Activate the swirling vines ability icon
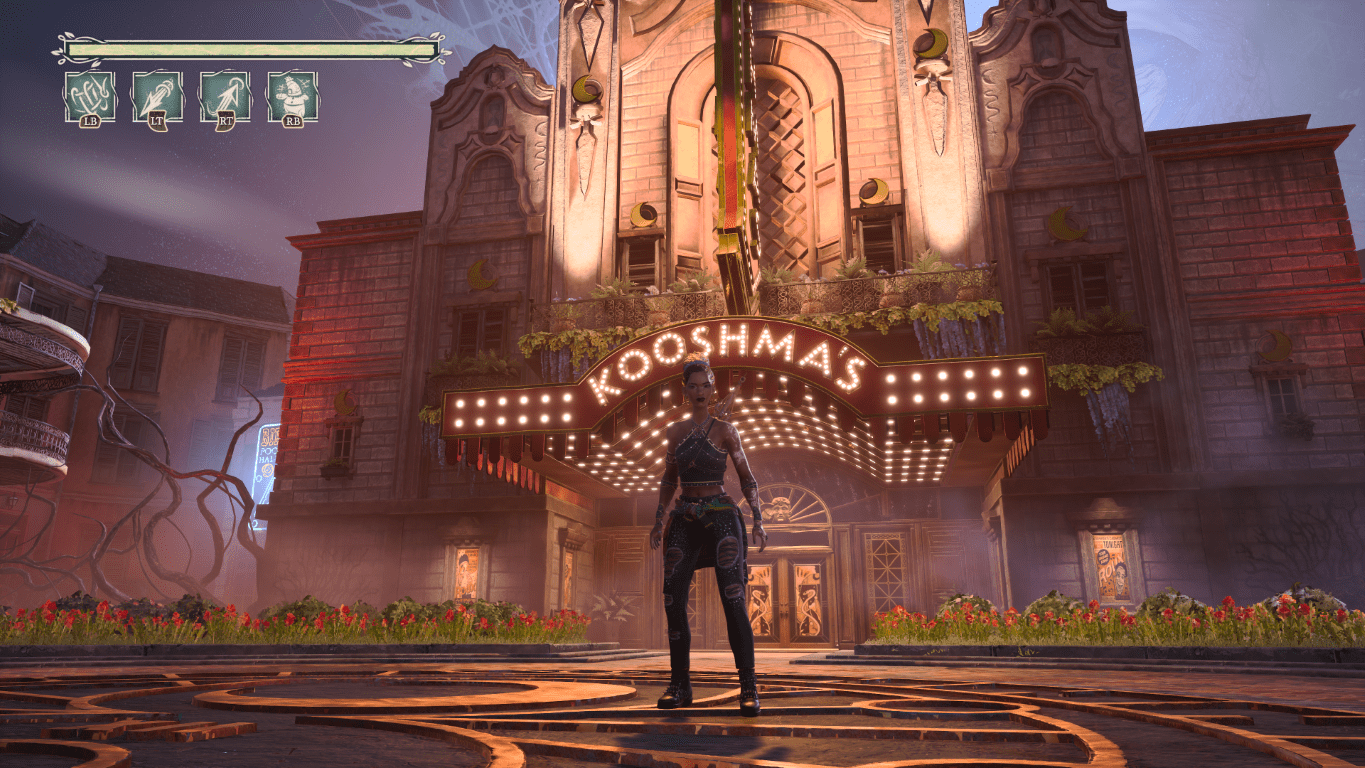 click(x=90, y=96)
